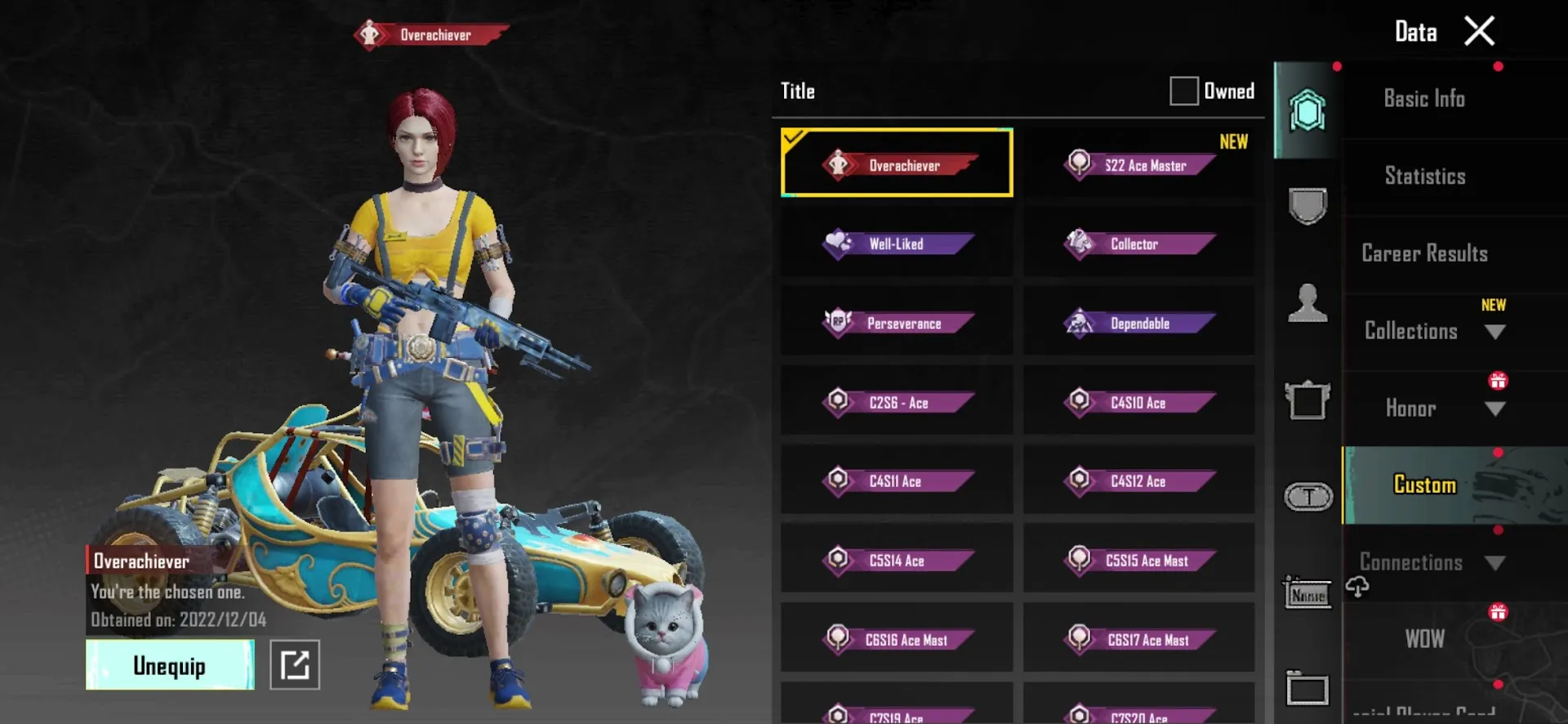The image size is (1568, 724).
Task: Switch to the Statistics tab
Action: (1424, 176)
